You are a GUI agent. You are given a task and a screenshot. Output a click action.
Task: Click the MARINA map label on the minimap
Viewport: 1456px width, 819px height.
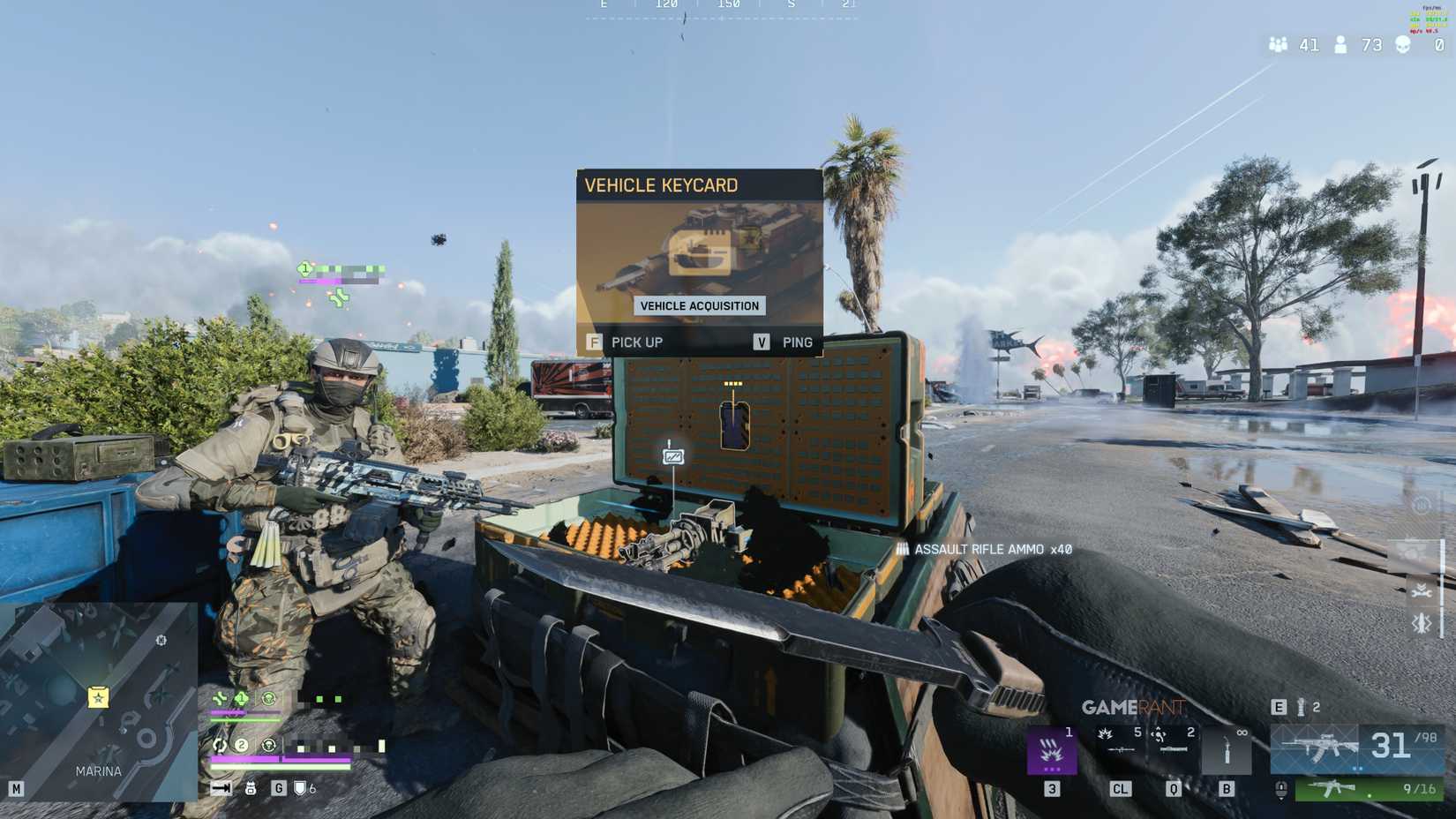coord(97,770)
